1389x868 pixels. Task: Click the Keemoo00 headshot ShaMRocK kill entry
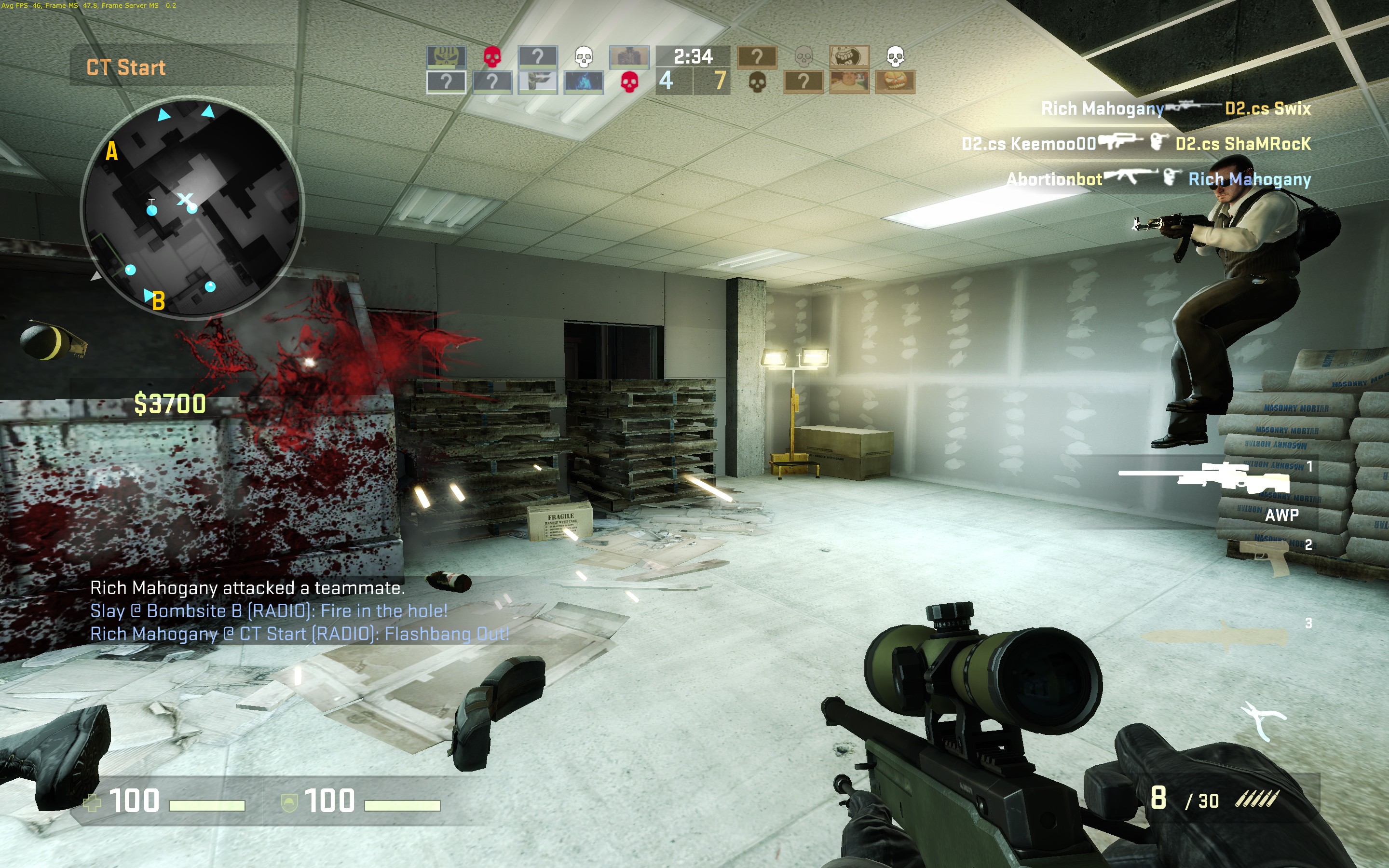coord(1136,144)
